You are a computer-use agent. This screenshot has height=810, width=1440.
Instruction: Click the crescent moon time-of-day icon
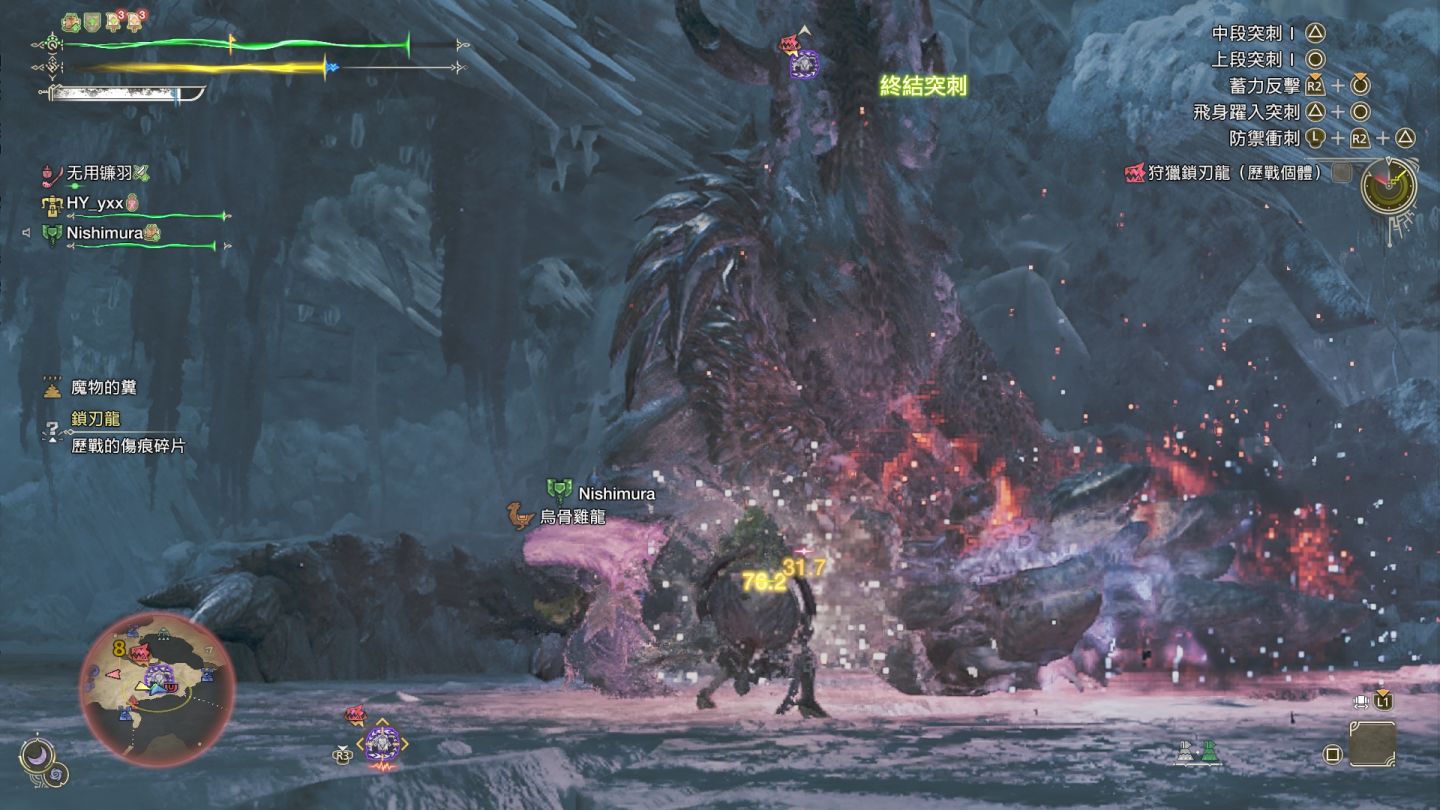click(x=40, y=755)
